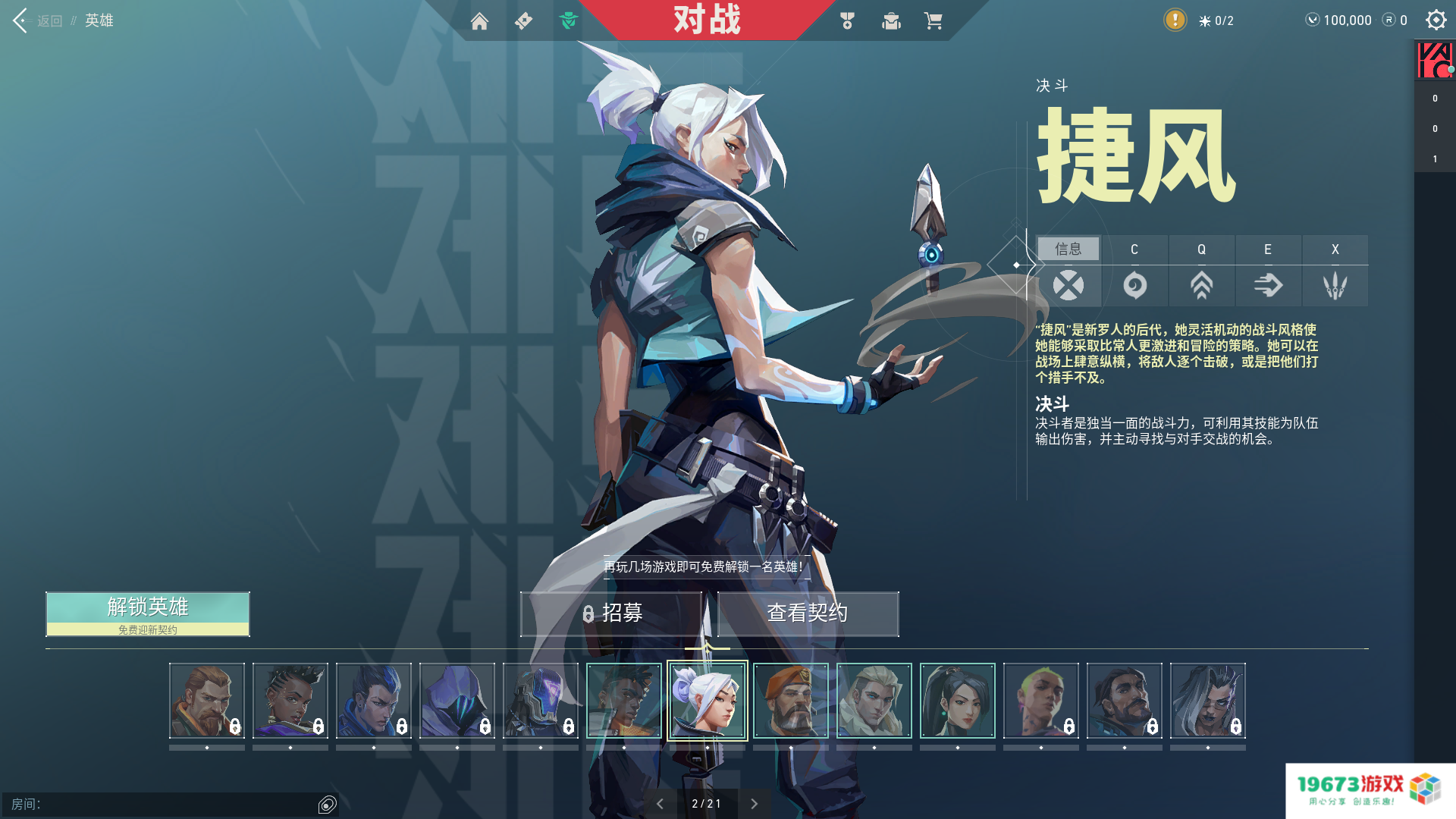This screenshot has width=1456, height=819.
Task: Open the home icon in top navigation
Action: (x=479, y=21)
